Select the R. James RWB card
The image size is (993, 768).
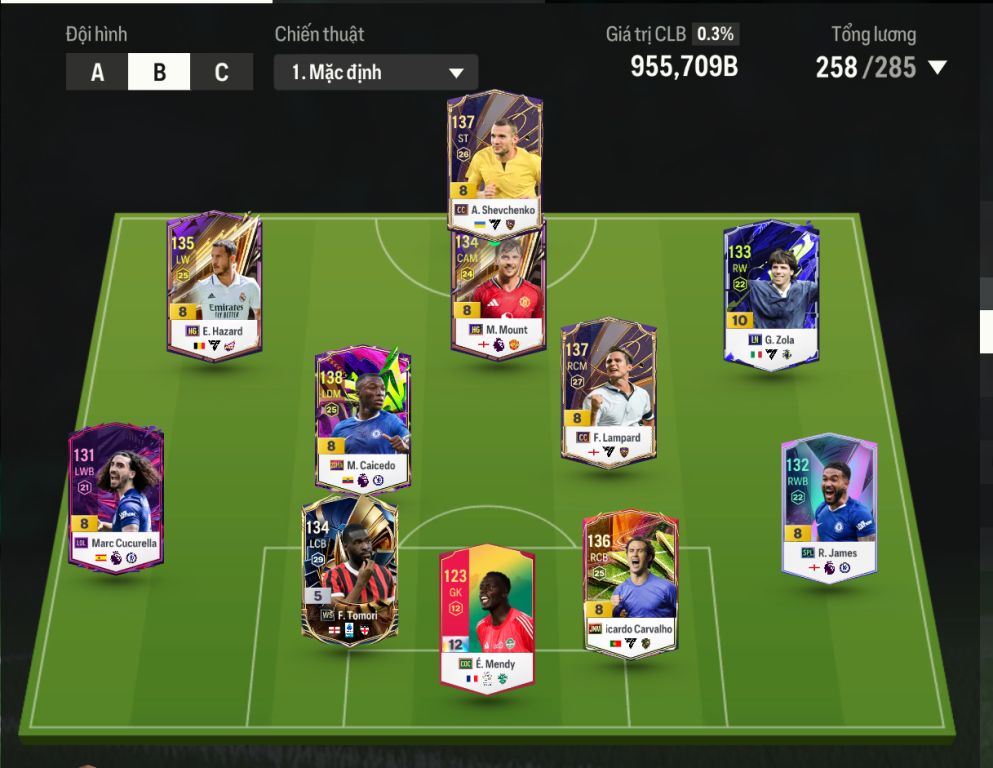pos(828,506)
